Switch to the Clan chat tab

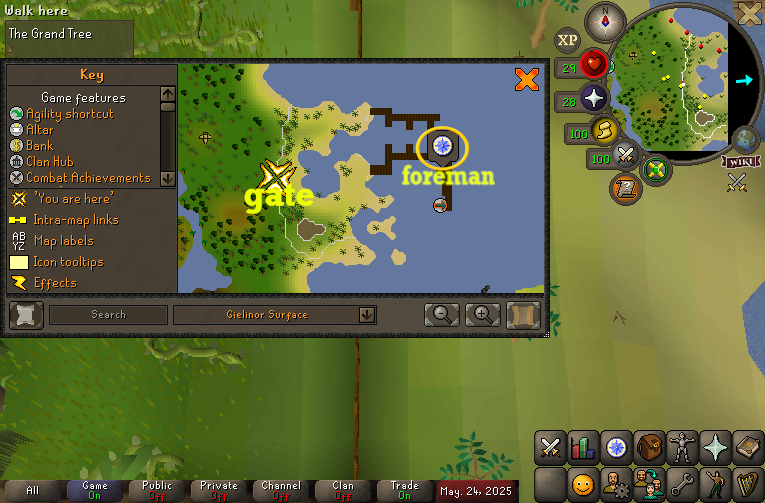(343, 490)
